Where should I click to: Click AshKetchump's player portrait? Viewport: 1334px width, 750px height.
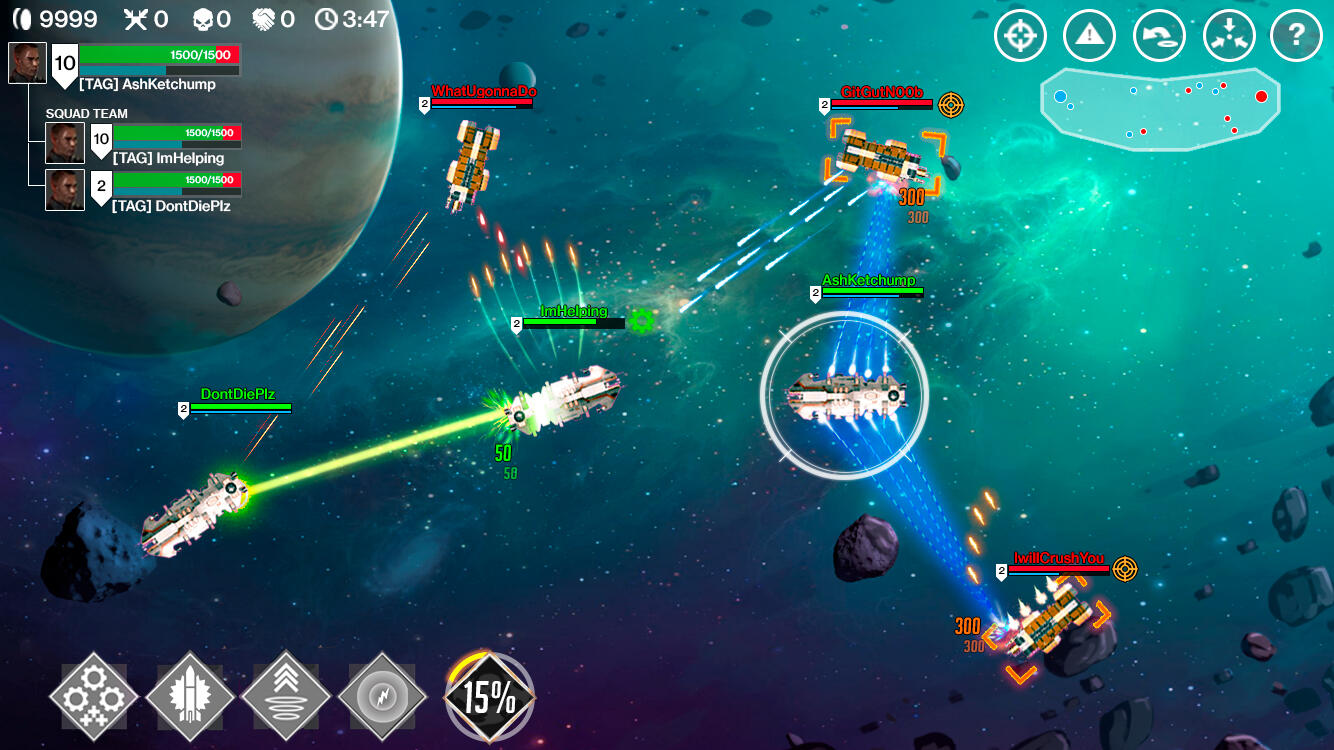(x=28, y=63)
